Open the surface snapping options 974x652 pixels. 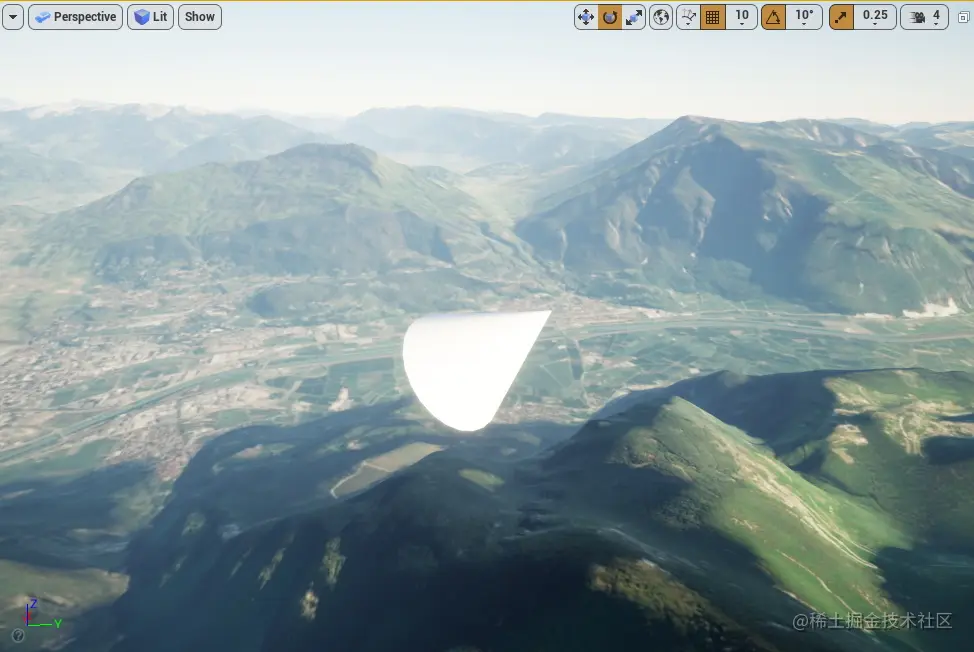tap(688, 17)
